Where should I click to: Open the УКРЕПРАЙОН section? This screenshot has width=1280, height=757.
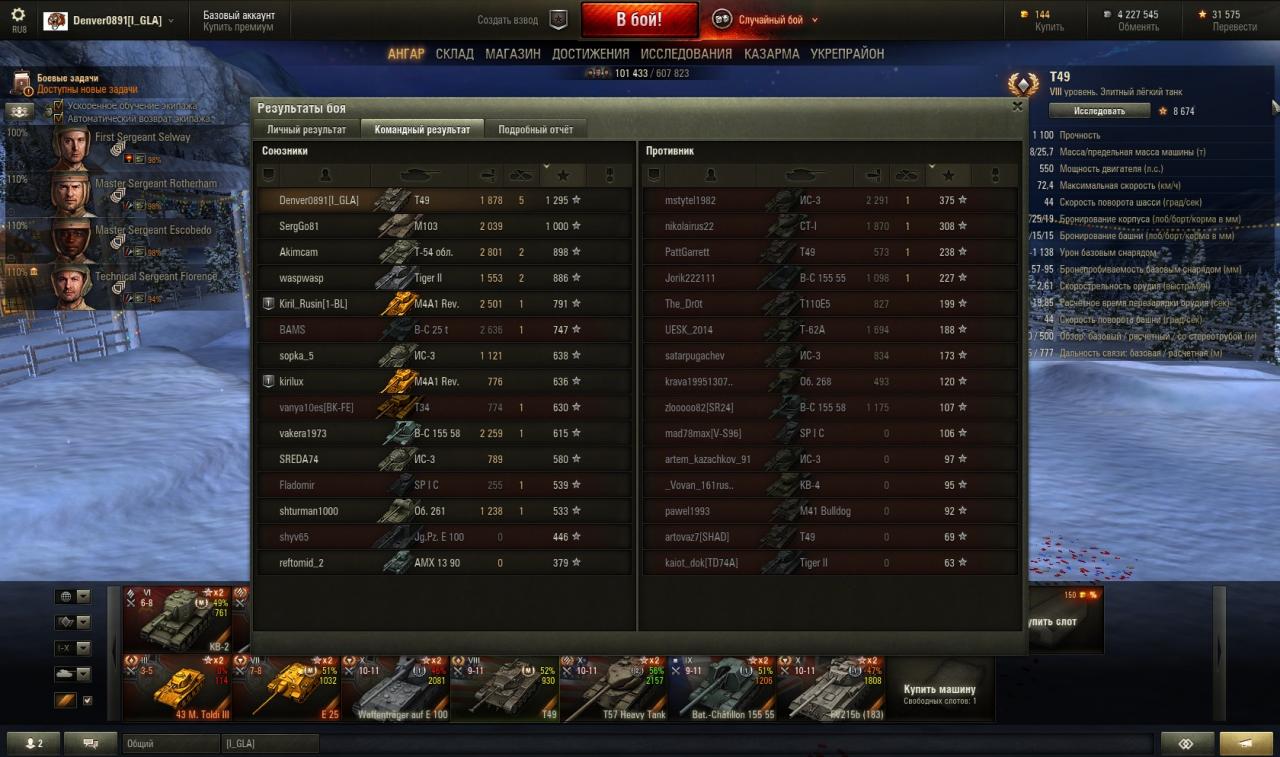[847, 54]
